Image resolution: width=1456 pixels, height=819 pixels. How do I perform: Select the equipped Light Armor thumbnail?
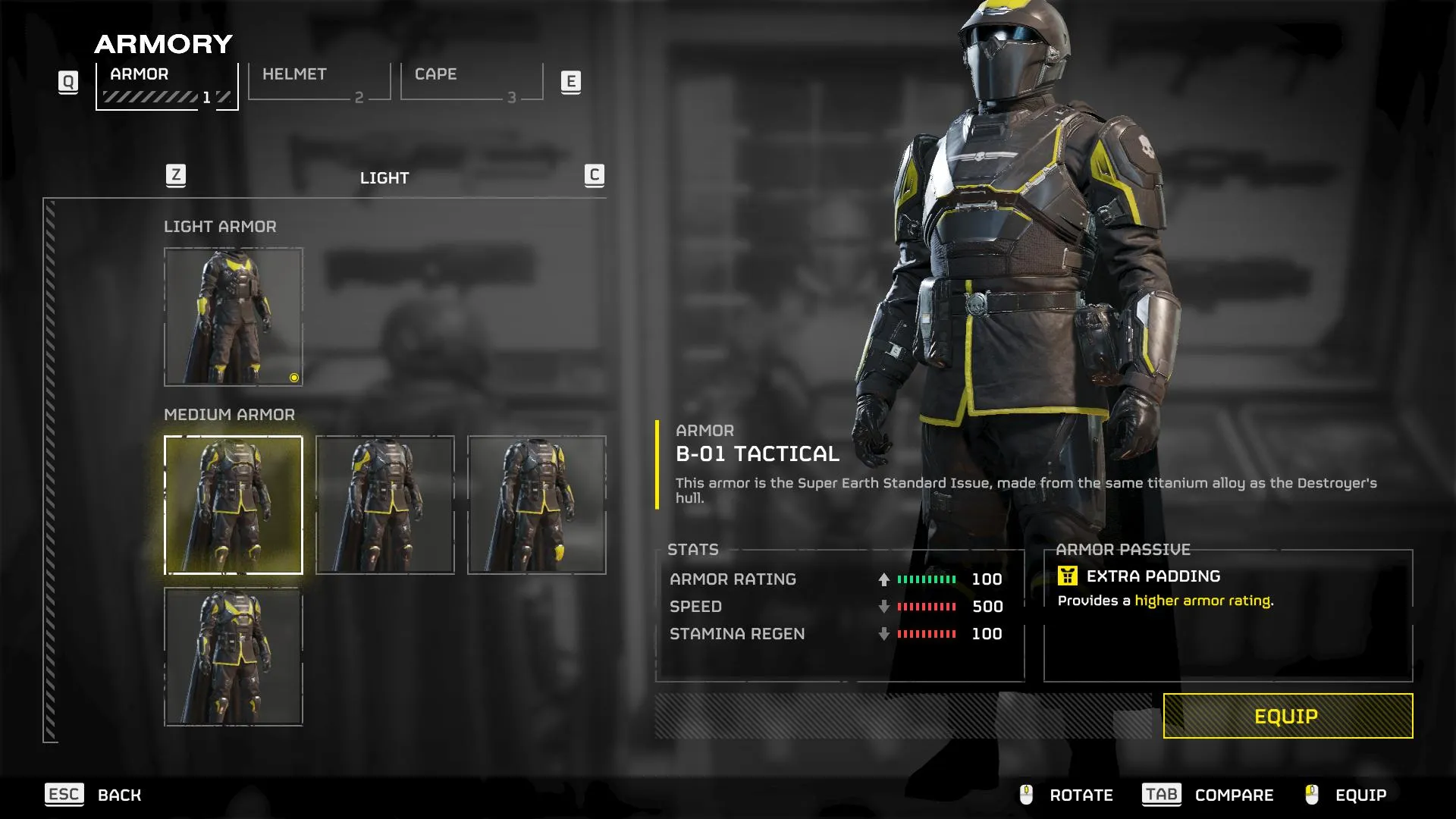[233, 316]
